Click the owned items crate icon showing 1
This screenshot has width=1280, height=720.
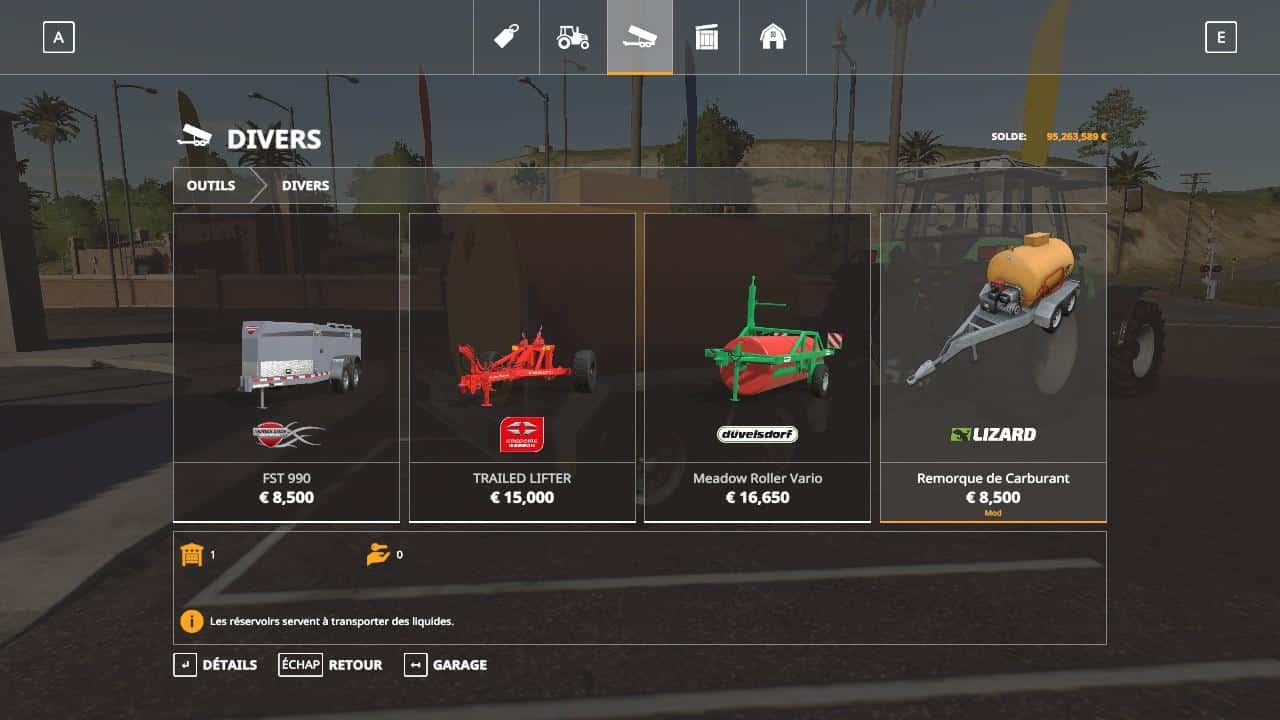coord(193,553)
